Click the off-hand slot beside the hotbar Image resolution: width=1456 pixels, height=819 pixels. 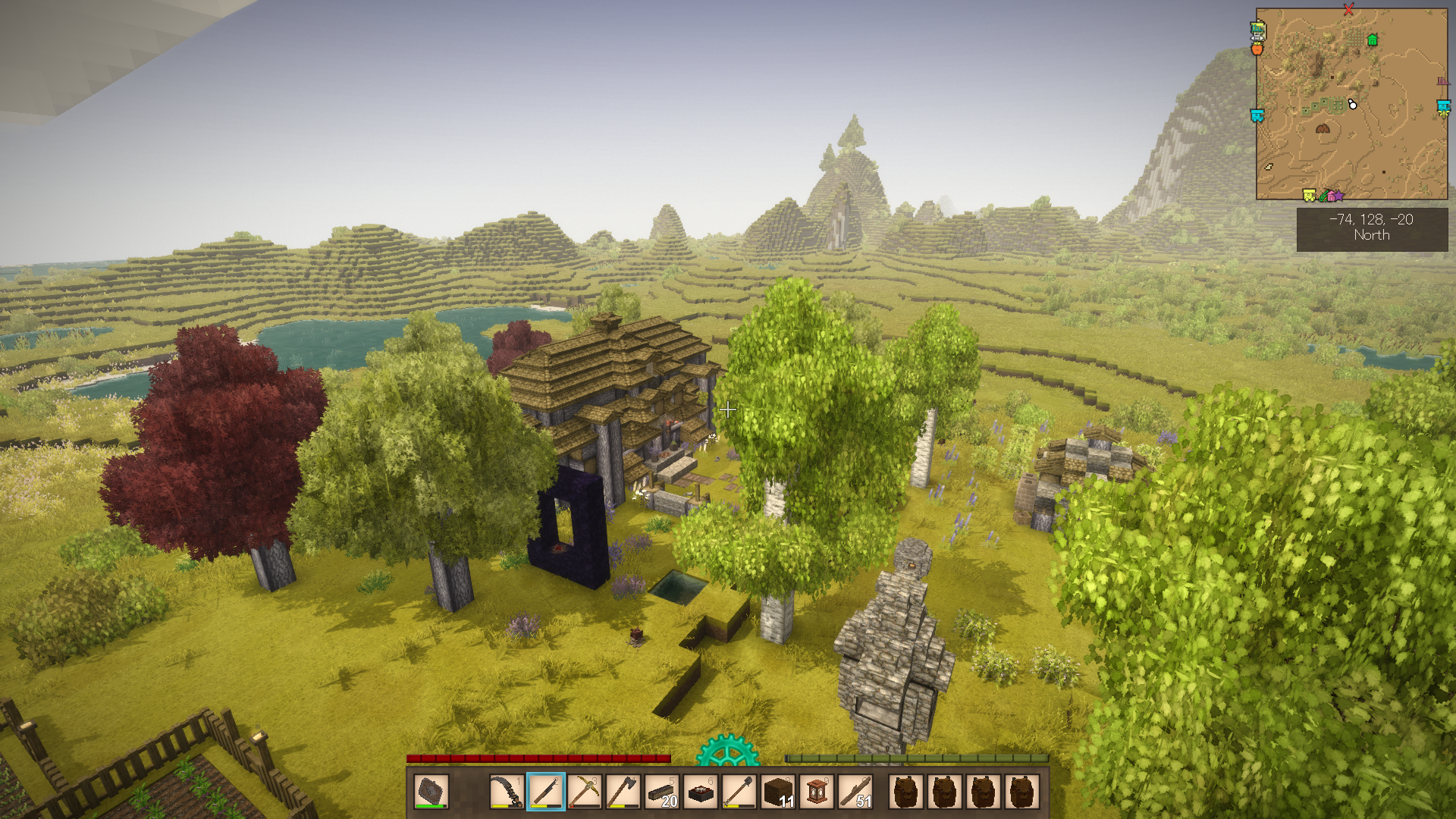click(x=431, y=792)
